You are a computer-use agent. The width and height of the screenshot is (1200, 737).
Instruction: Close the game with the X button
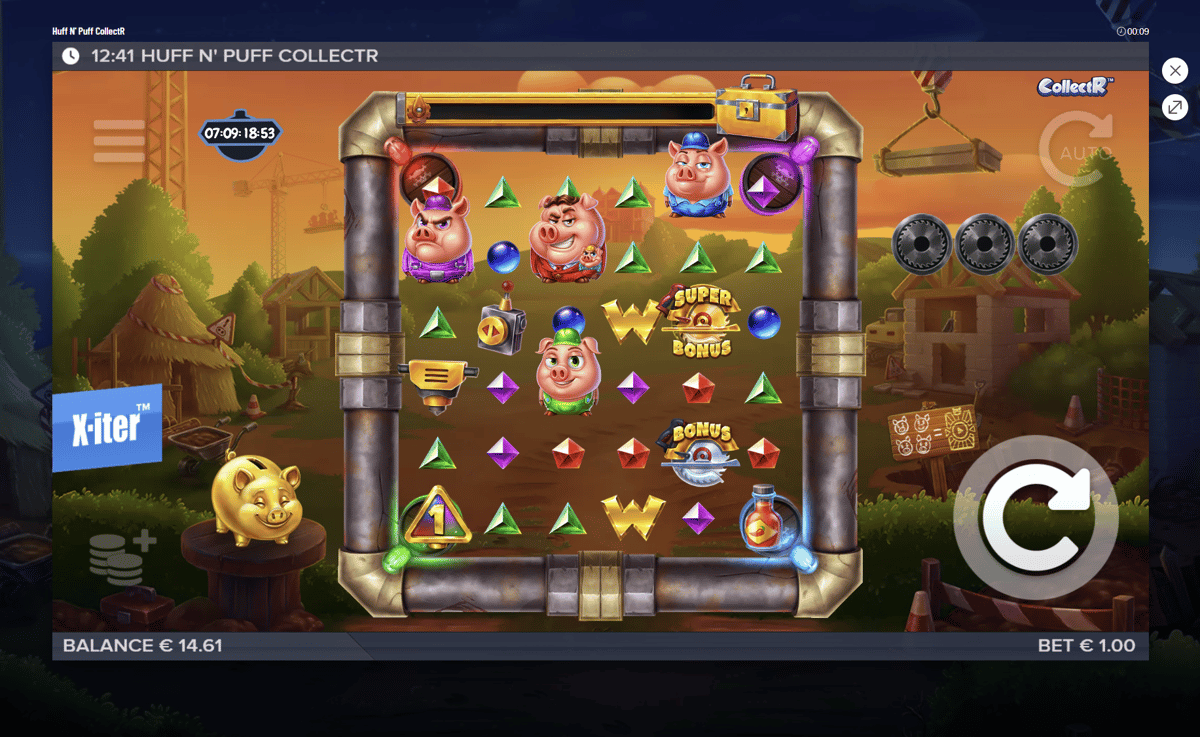[1174, 71]
